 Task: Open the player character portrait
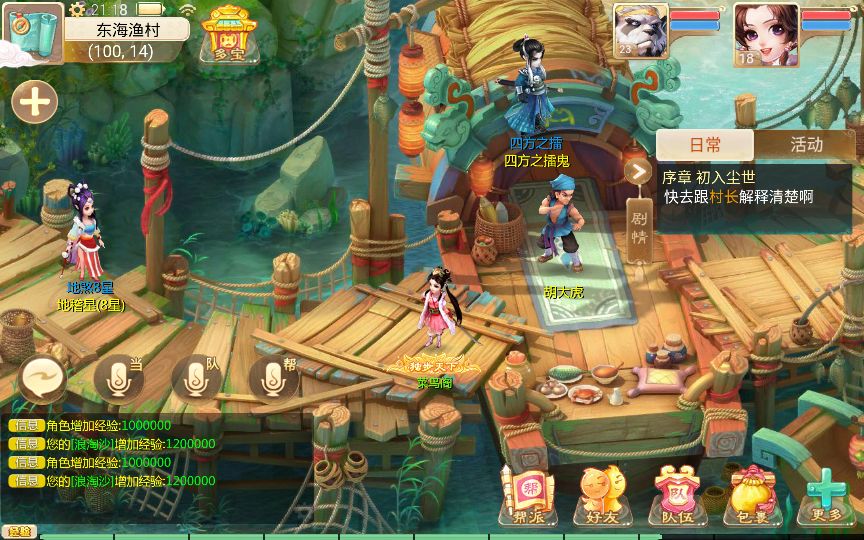coord(765,34)
